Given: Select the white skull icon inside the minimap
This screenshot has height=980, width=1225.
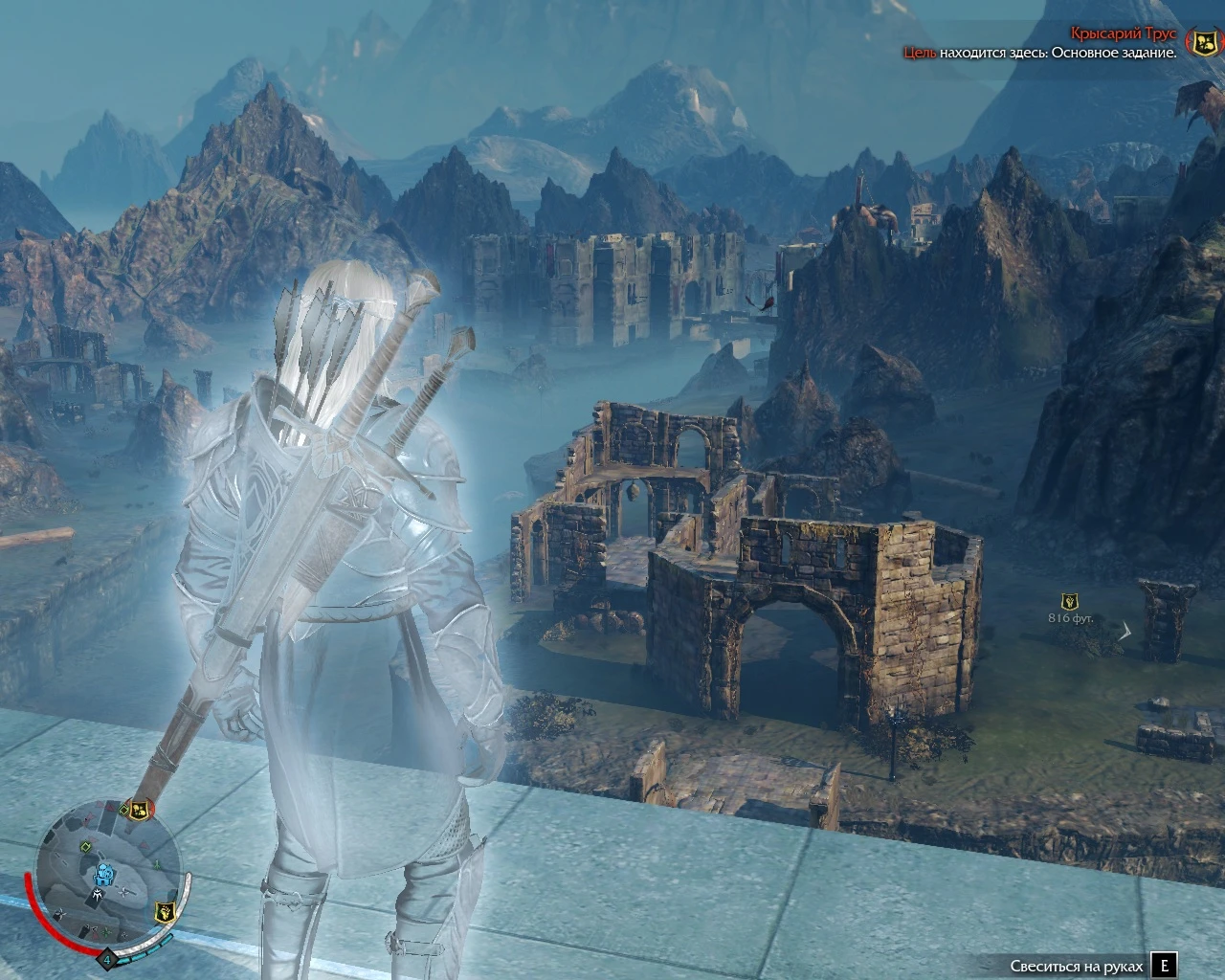Looking at the screenshot, I should (x=98, y=893).
